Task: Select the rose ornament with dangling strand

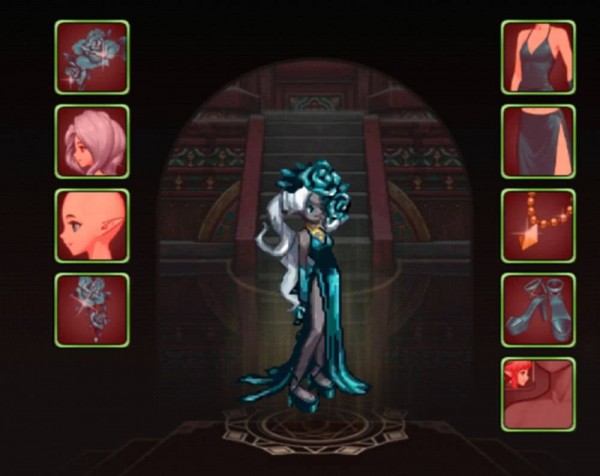Action: click(92, 310)
